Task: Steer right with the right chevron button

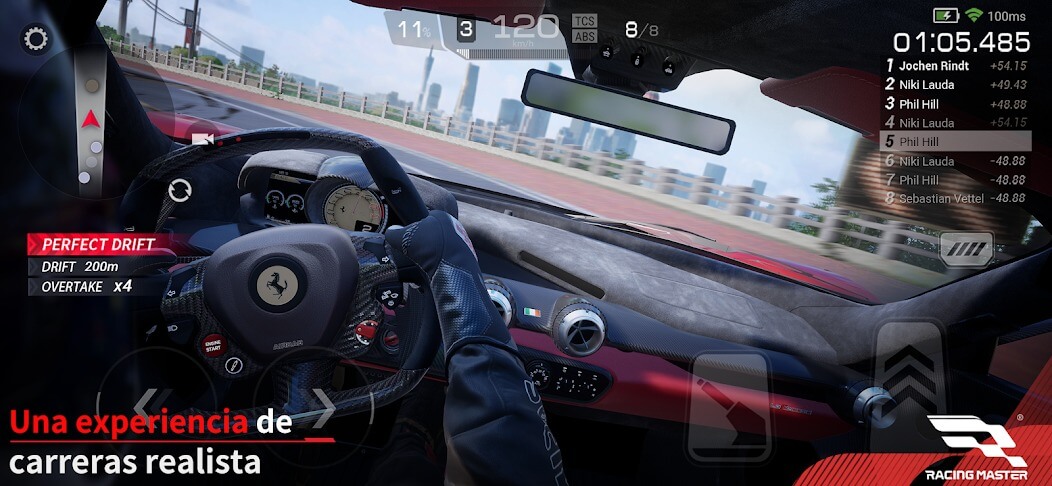Action: (318, 405)
